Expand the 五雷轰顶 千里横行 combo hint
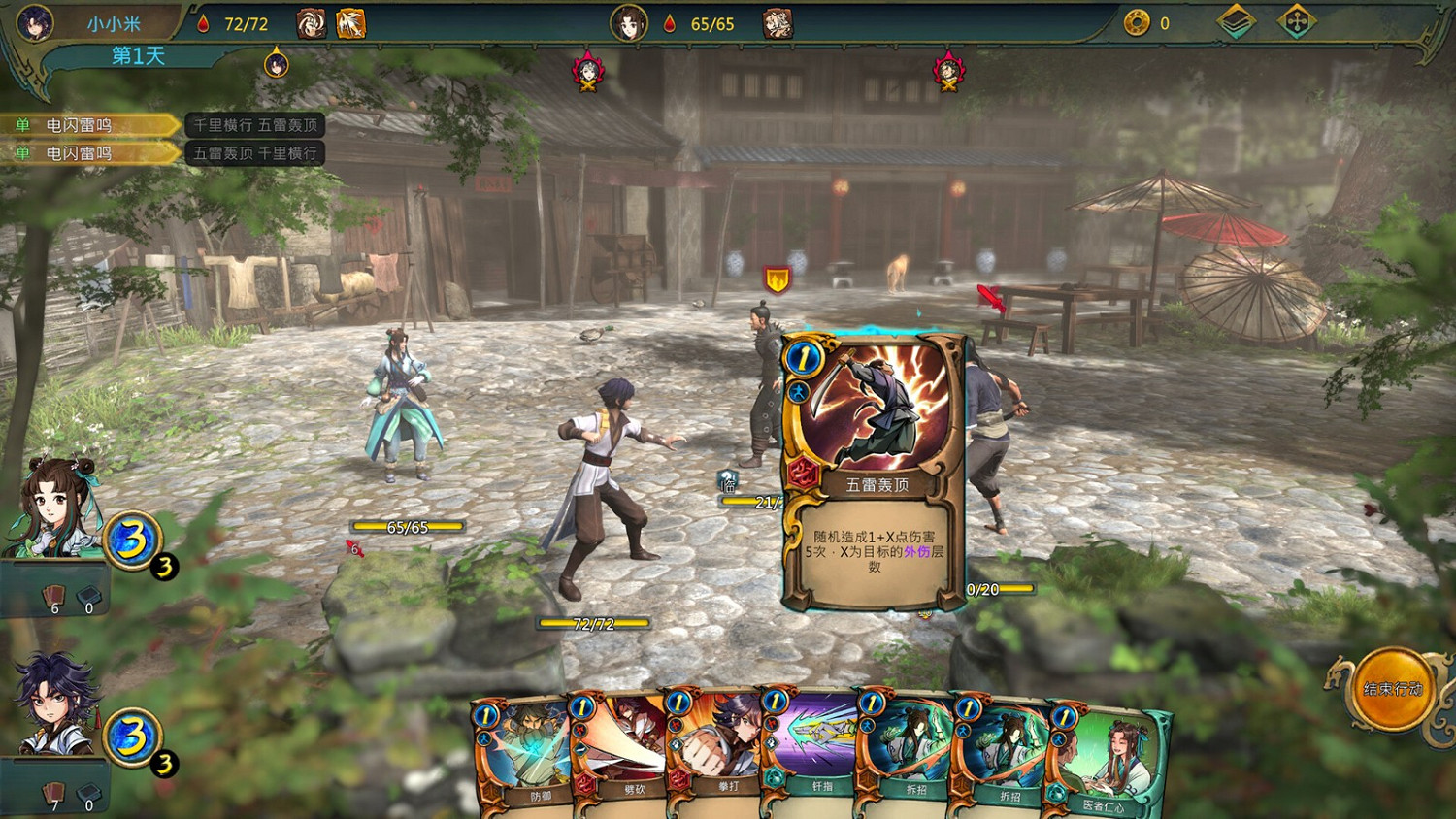 point(254,151)
